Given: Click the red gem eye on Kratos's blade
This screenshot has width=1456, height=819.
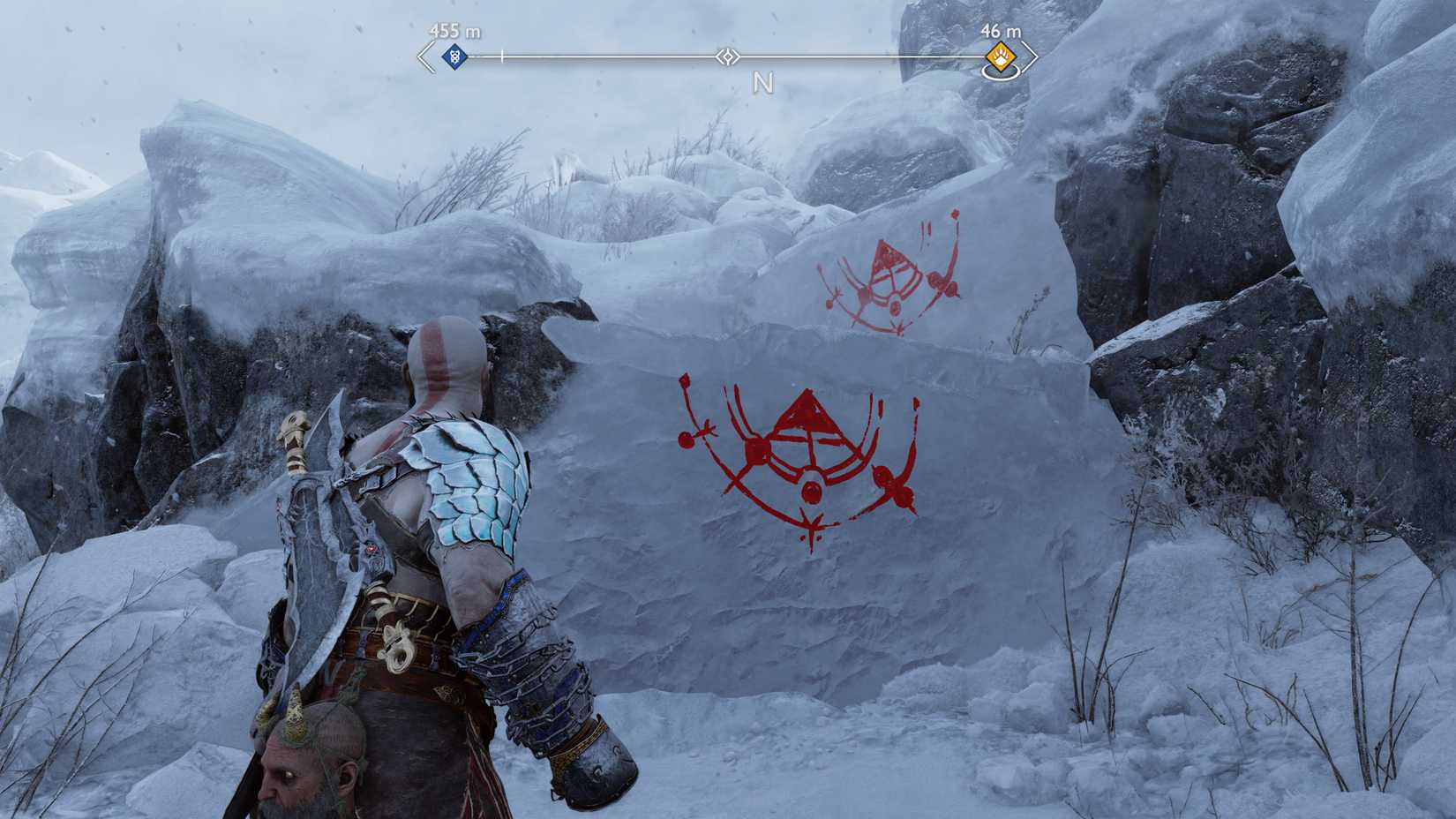Looking at the screenshot, I should [x=372, y=548].
